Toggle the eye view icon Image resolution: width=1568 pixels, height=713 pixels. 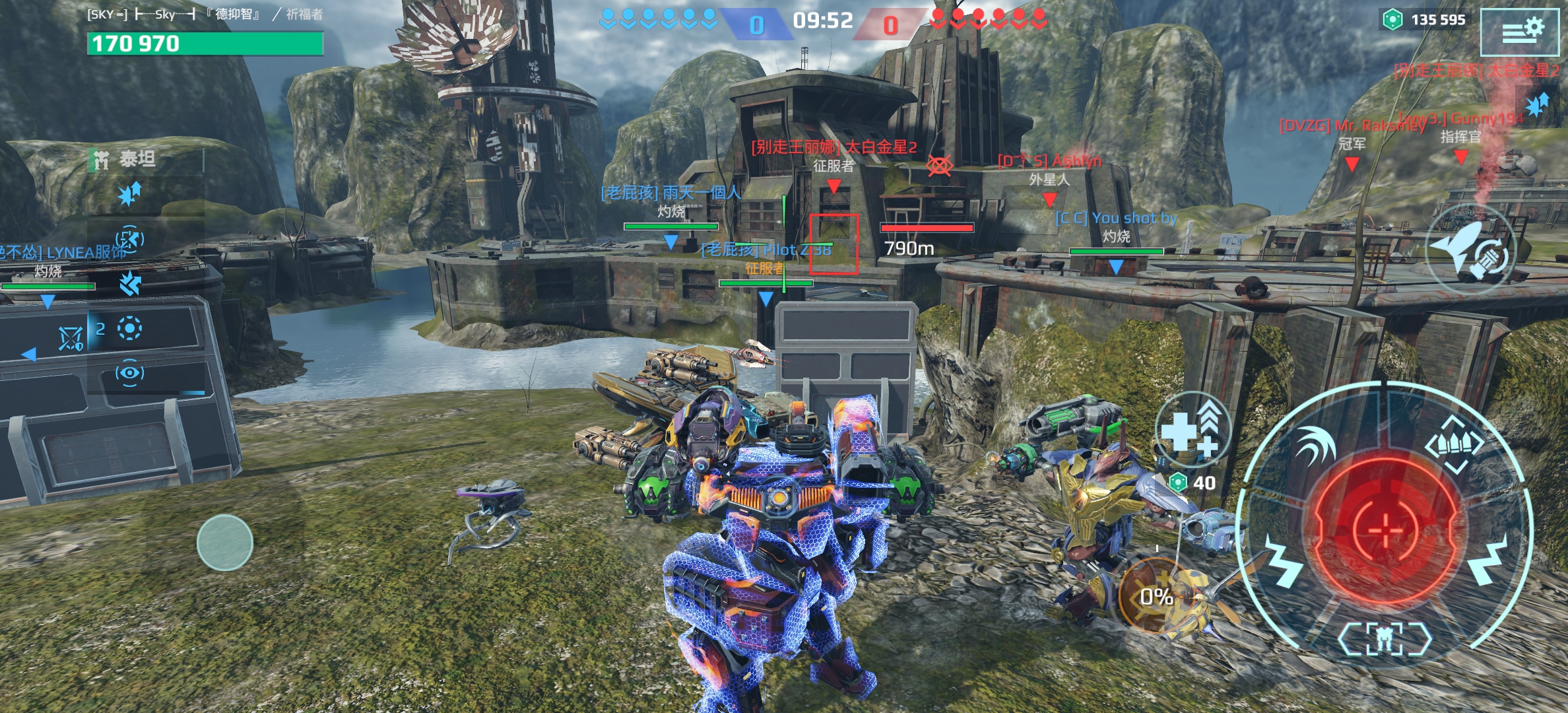coord(129,373)
